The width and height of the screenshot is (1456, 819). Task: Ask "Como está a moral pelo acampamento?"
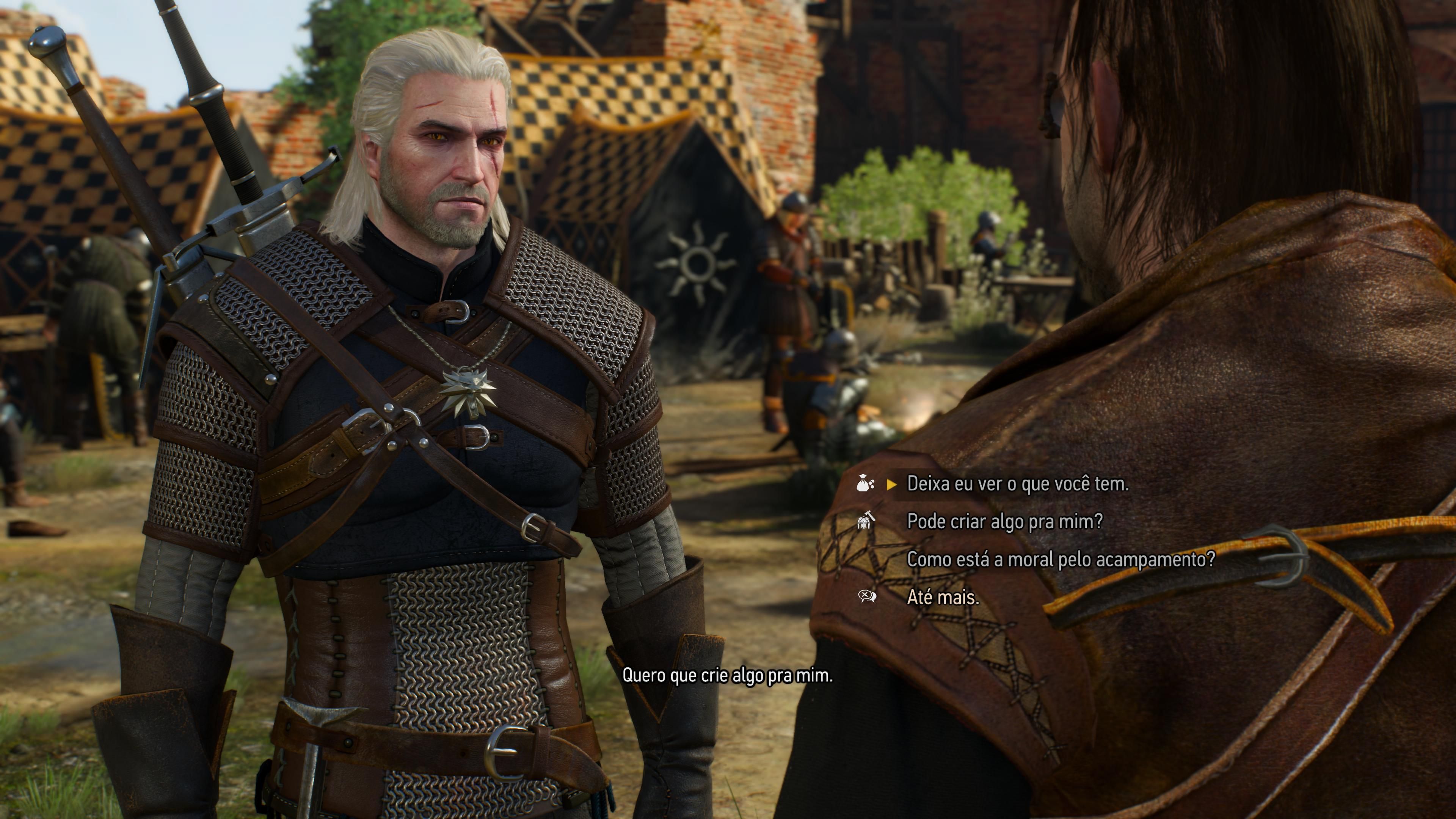[x=1061, y=559]
